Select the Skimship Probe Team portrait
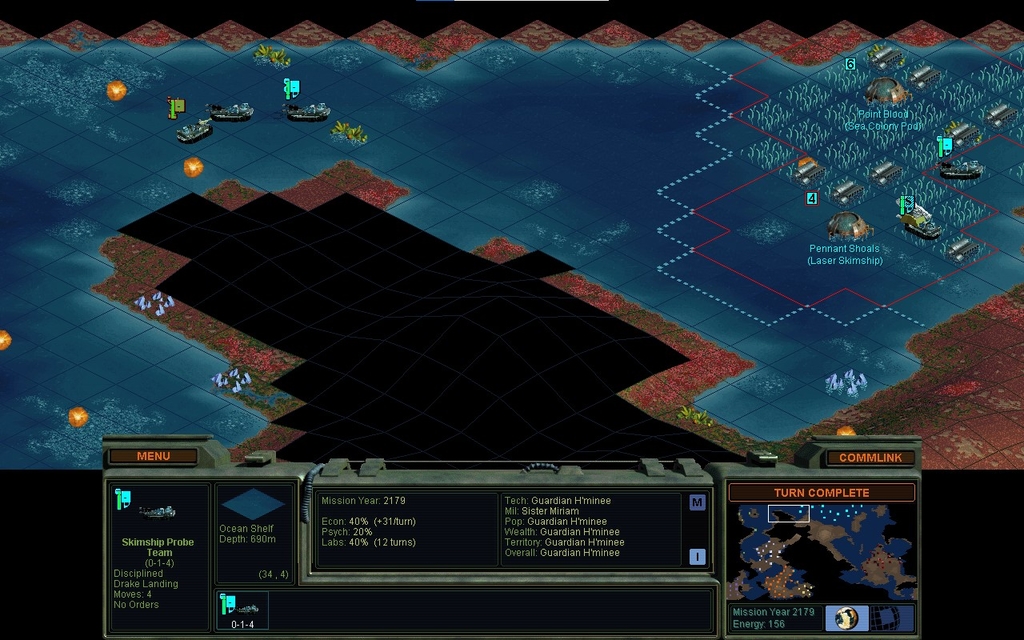 [157, 512]
